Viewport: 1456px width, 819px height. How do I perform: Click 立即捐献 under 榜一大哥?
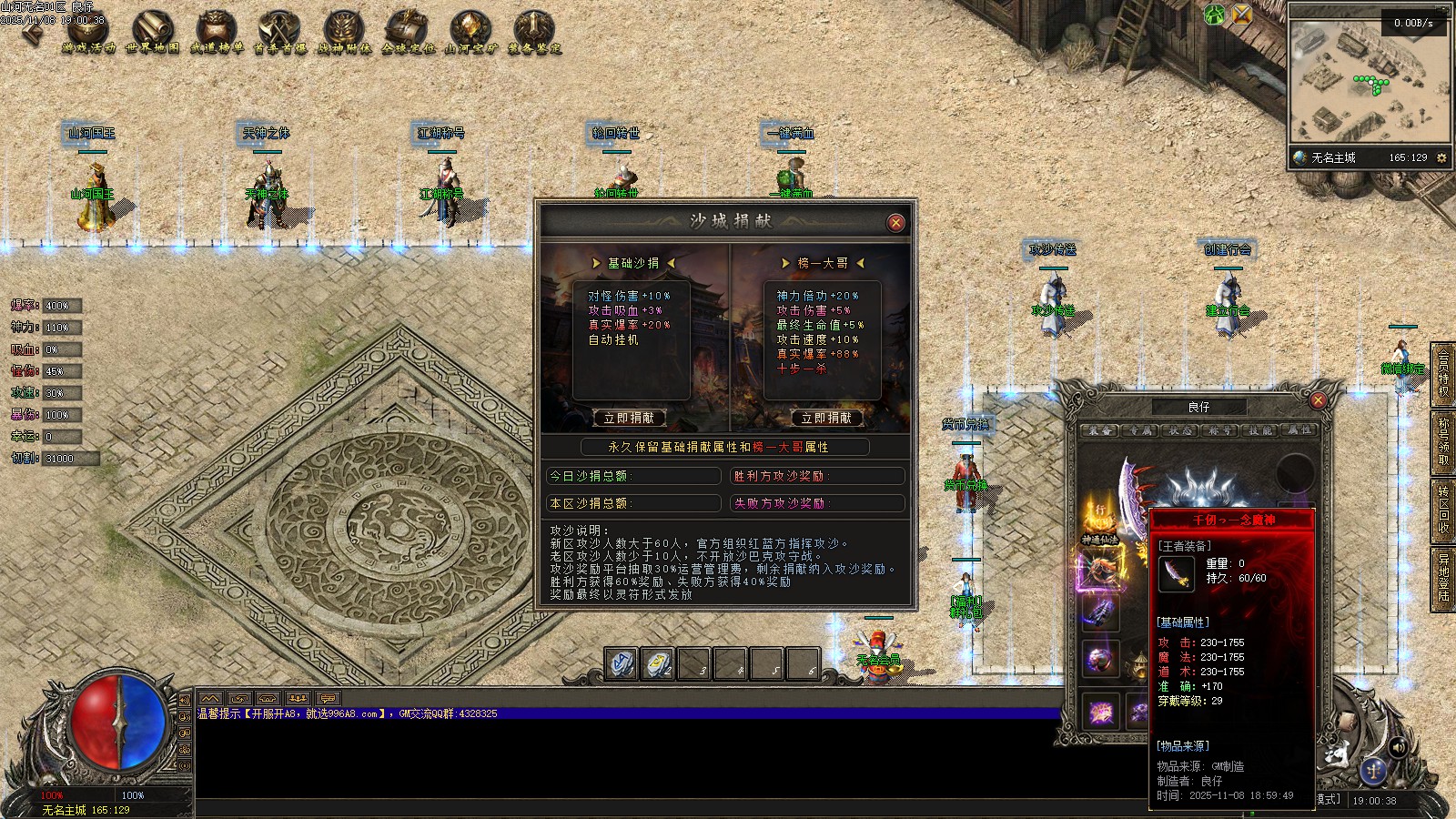point(826,418)
